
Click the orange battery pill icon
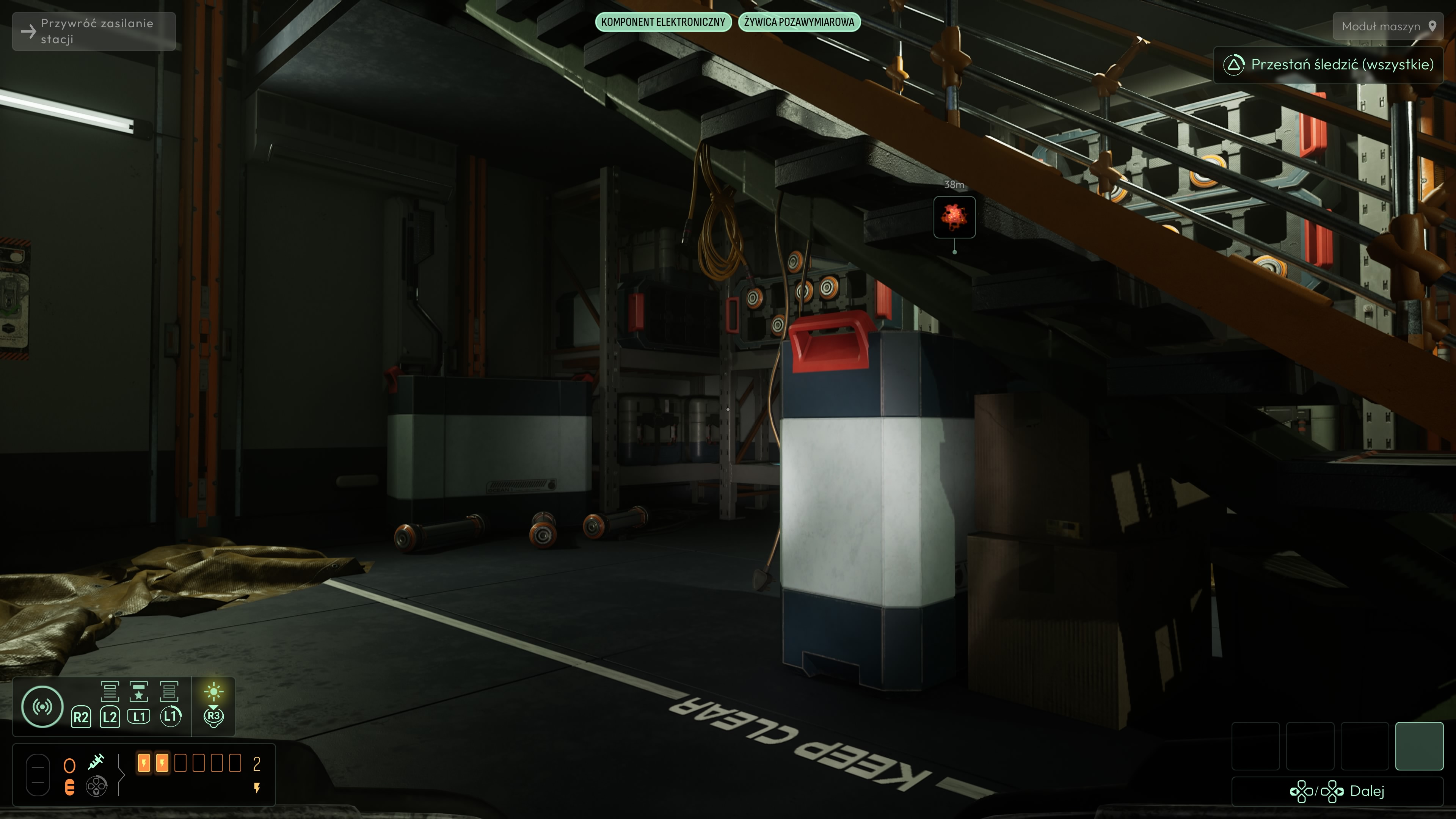pyautogui.click(x=69, y=787)
